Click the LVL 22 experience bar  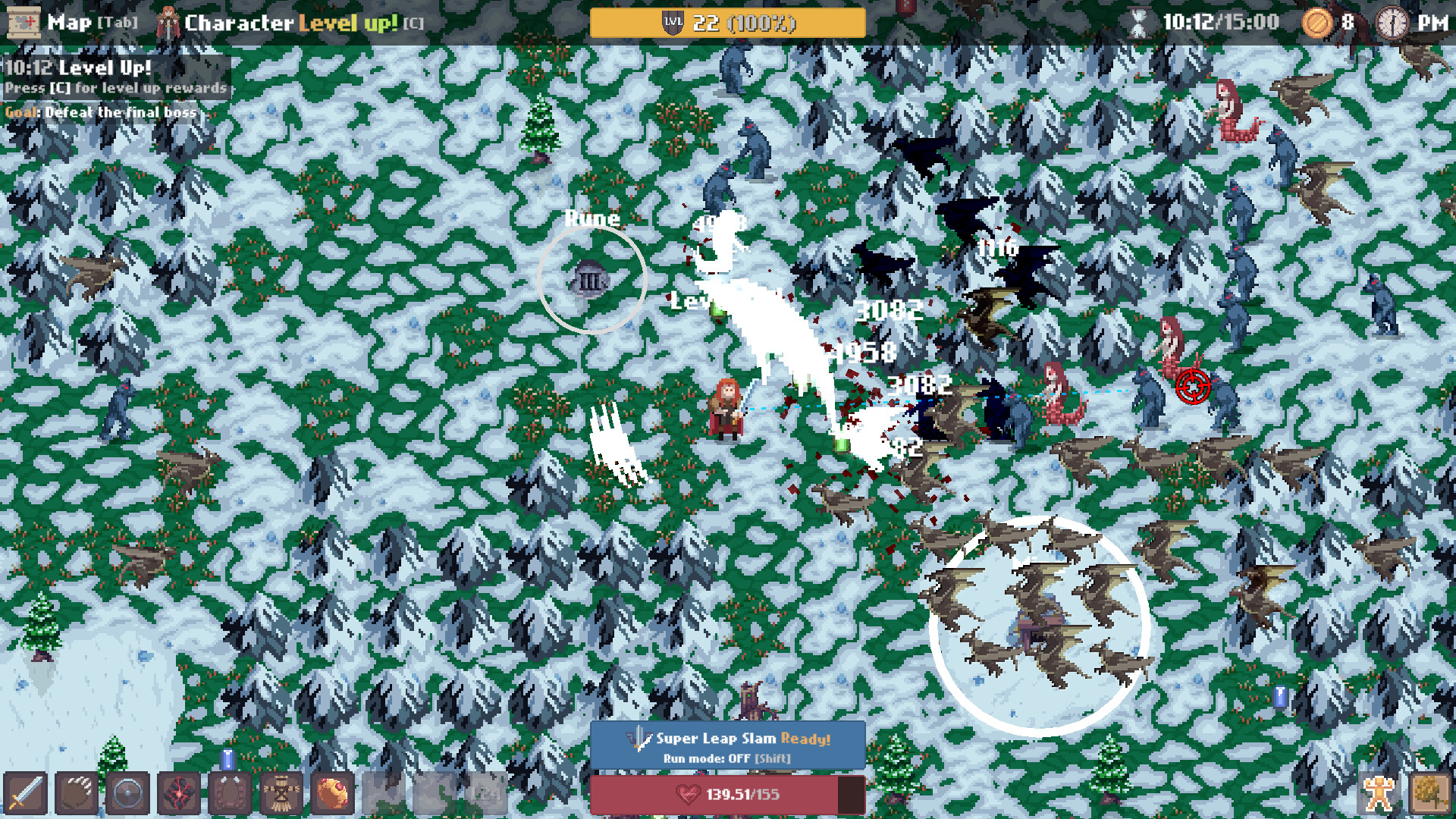(x=728, y=23)
